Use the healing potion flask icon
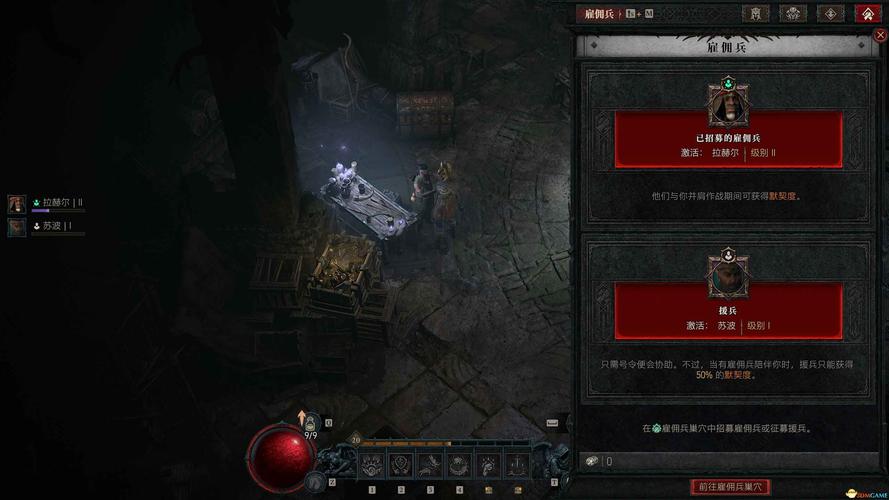 (x=310, y=423)
